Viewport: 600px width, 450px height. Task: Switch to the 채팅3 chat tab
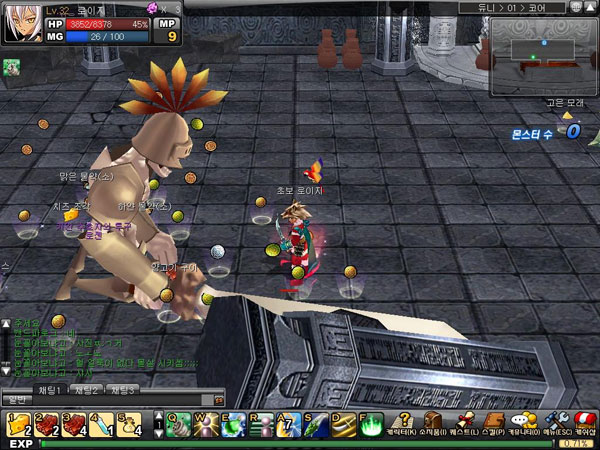[123, 389]
